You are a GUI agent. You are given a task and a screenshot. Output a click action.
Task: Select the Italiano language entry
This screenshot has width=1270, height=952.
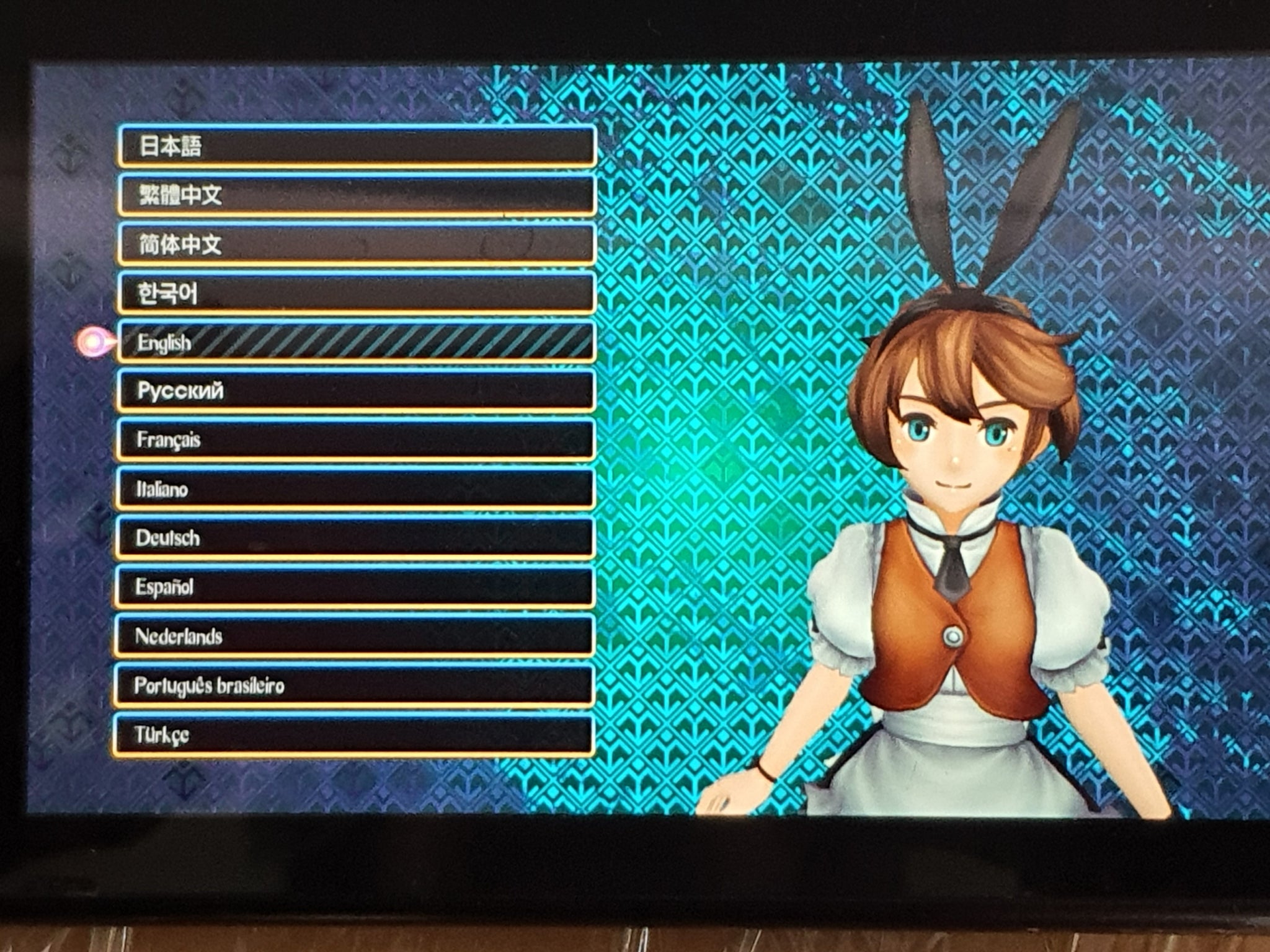tap(355, 488)
